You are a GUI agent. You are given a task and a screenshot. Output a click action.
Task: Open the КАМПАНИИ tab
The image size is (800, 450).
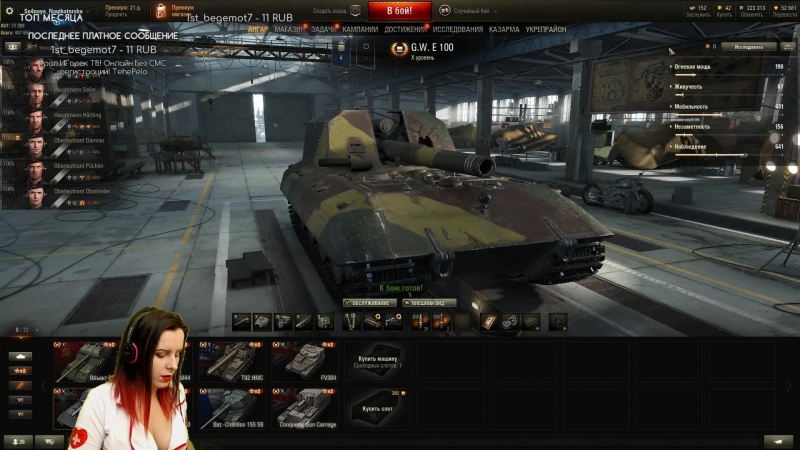click(360, 30)
